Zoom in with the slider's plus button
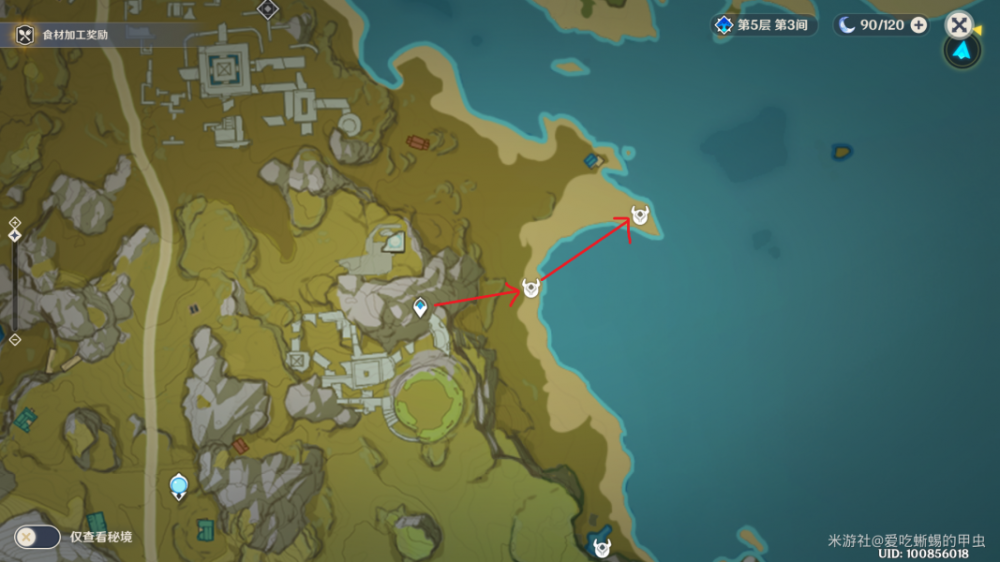Image resolution: width=1000 pixels, height=562 pixels. coord(15,222)
